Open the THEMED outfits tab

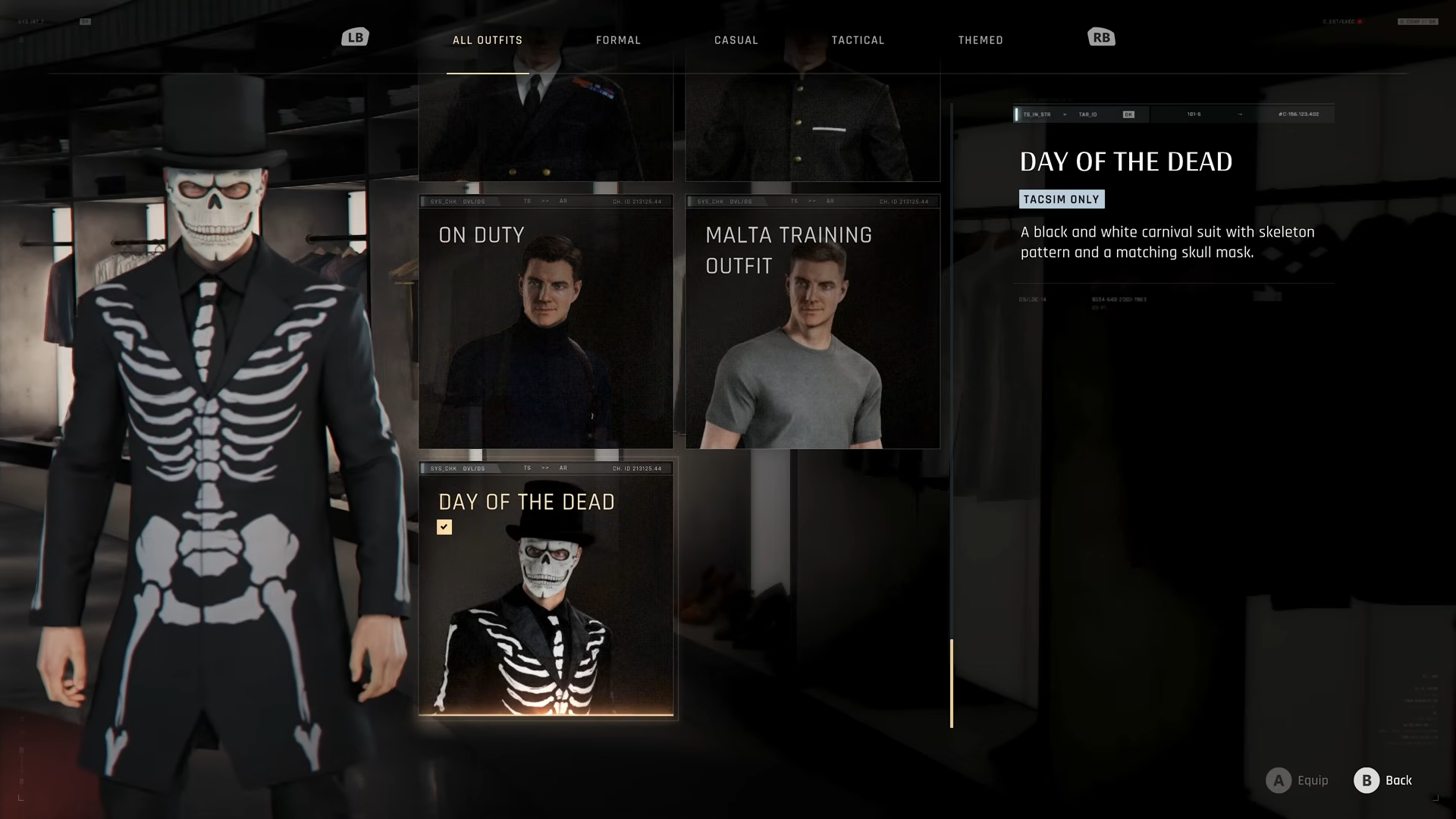click(x=981, y=40)
